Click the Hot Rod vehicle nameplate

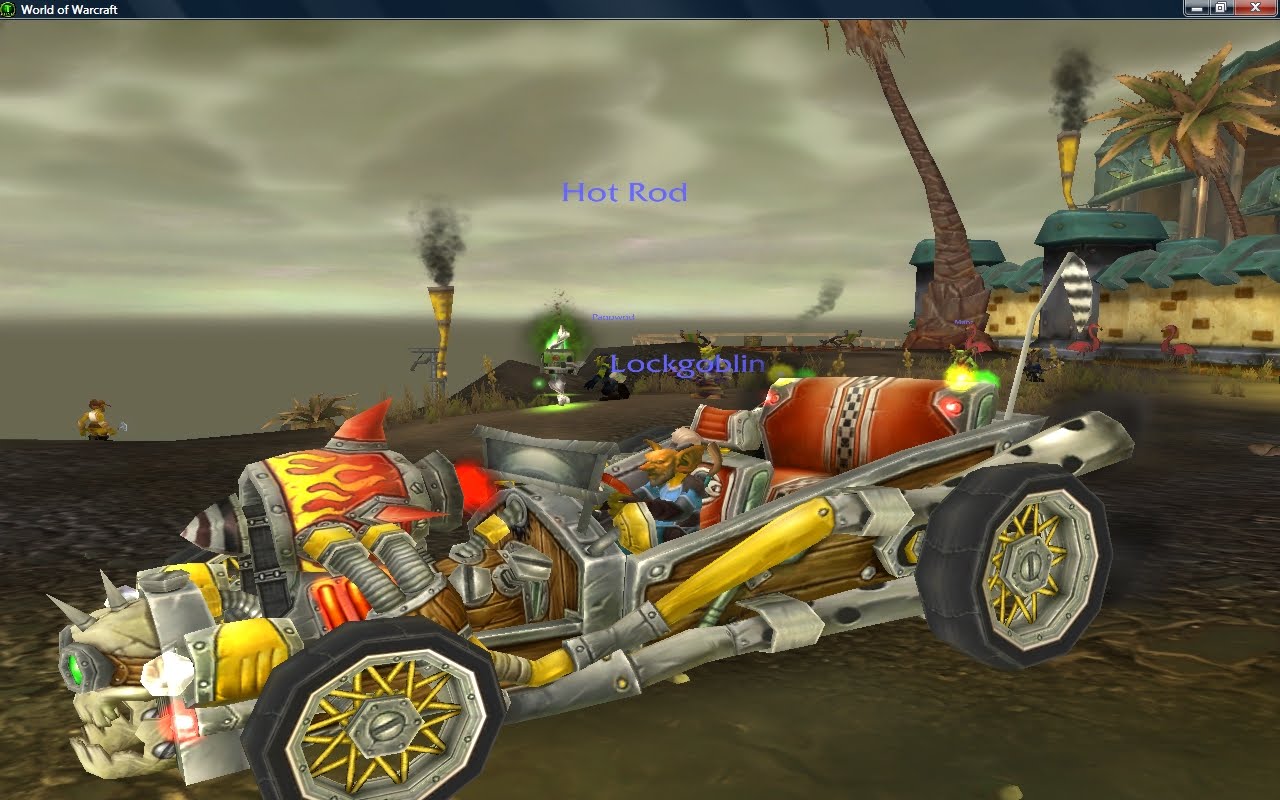point(624,192)
